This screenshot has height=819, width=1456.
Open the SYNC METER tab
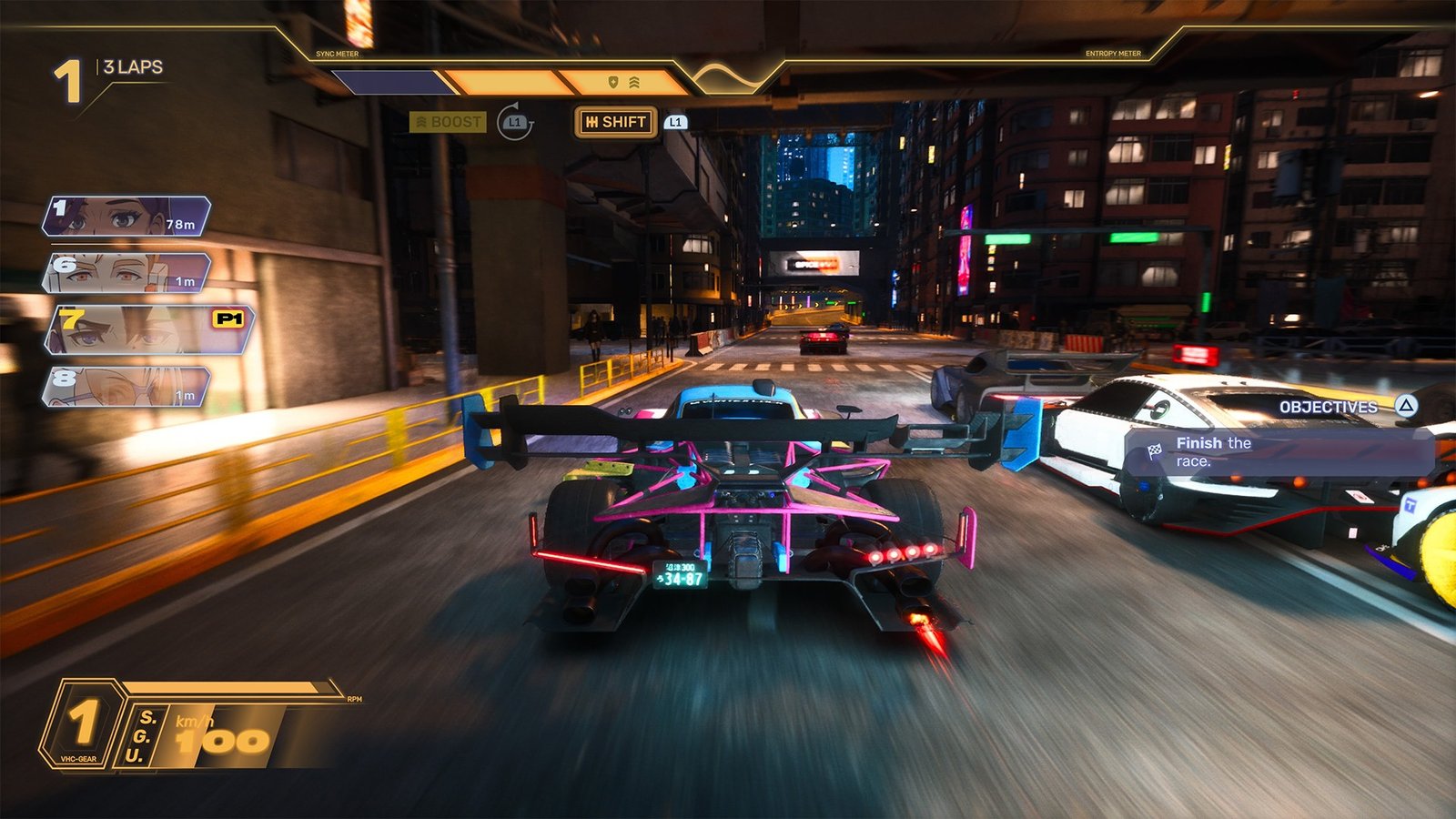coord(338,54)
